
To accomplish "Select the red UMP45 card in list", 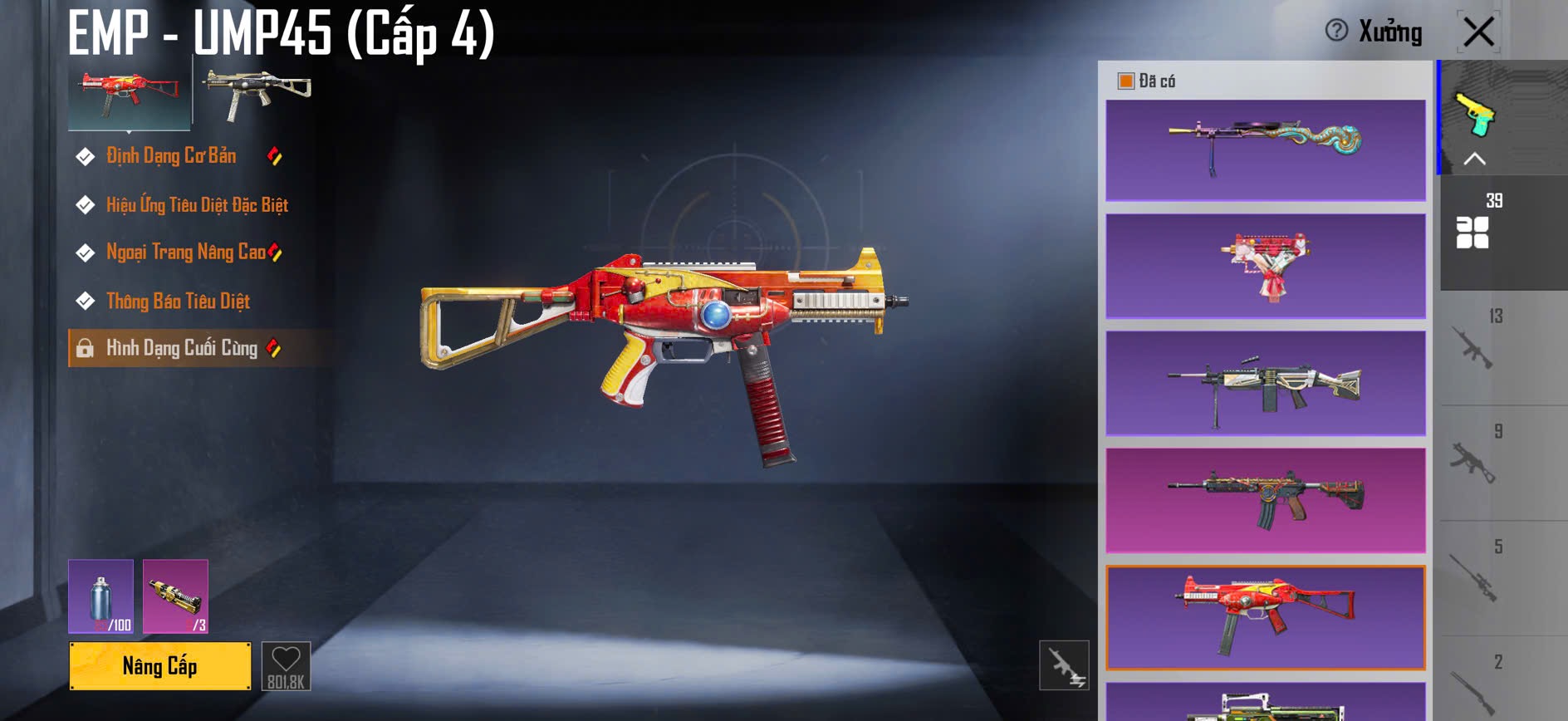I will pyautogui.click(x=1266, y=617).
